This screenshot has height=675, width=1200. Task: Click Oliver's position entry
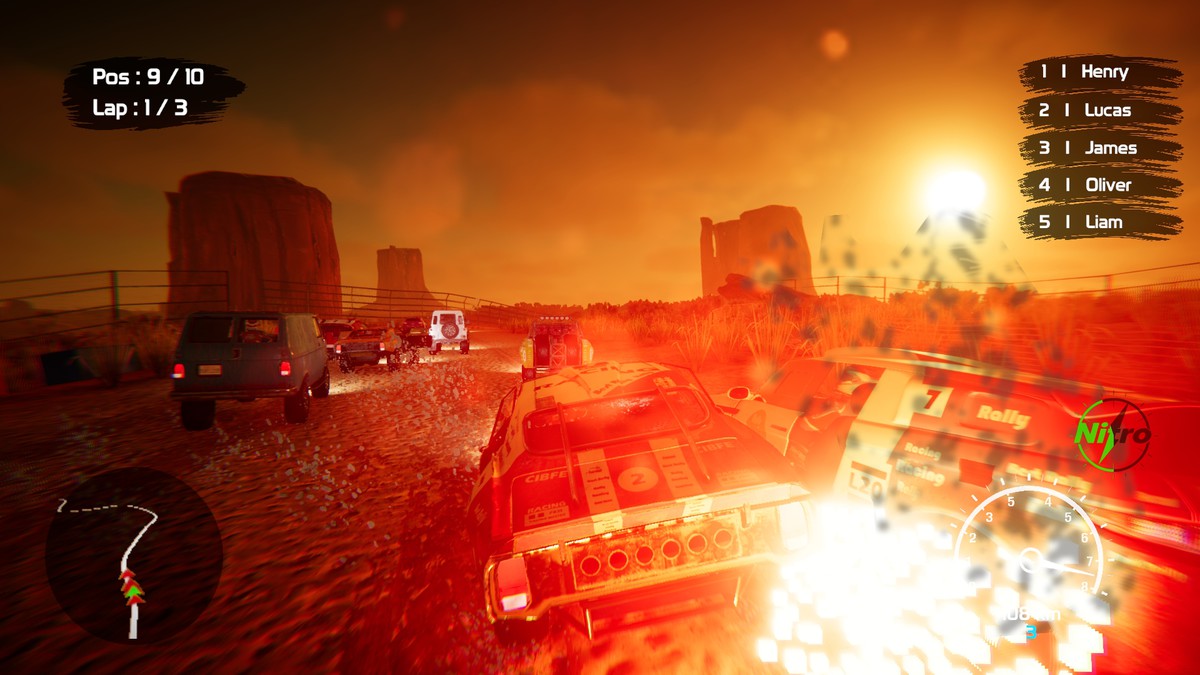[x=1100, y=185]
